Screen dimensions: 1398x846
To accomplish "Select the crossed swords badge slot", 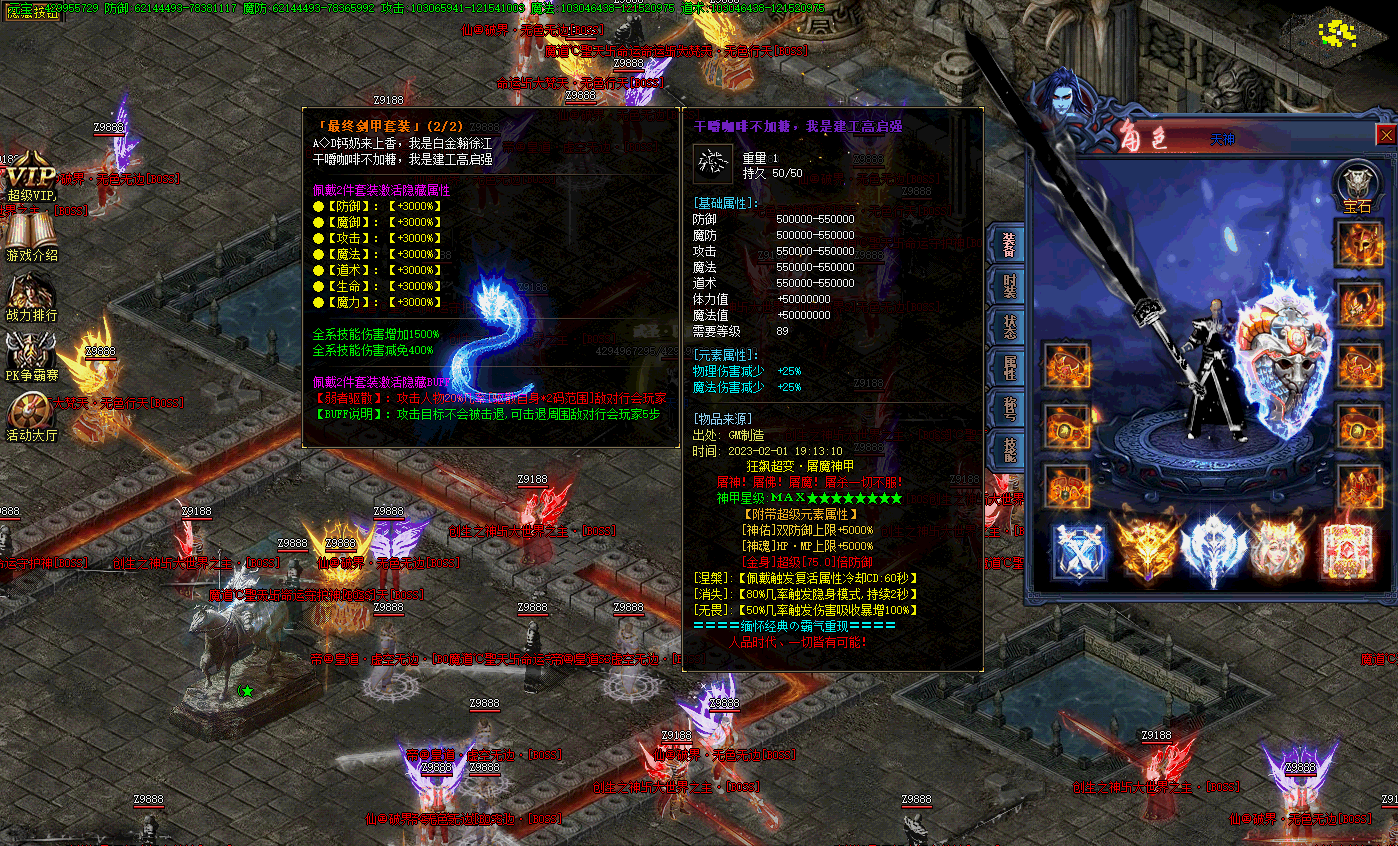I will 1080,551.
